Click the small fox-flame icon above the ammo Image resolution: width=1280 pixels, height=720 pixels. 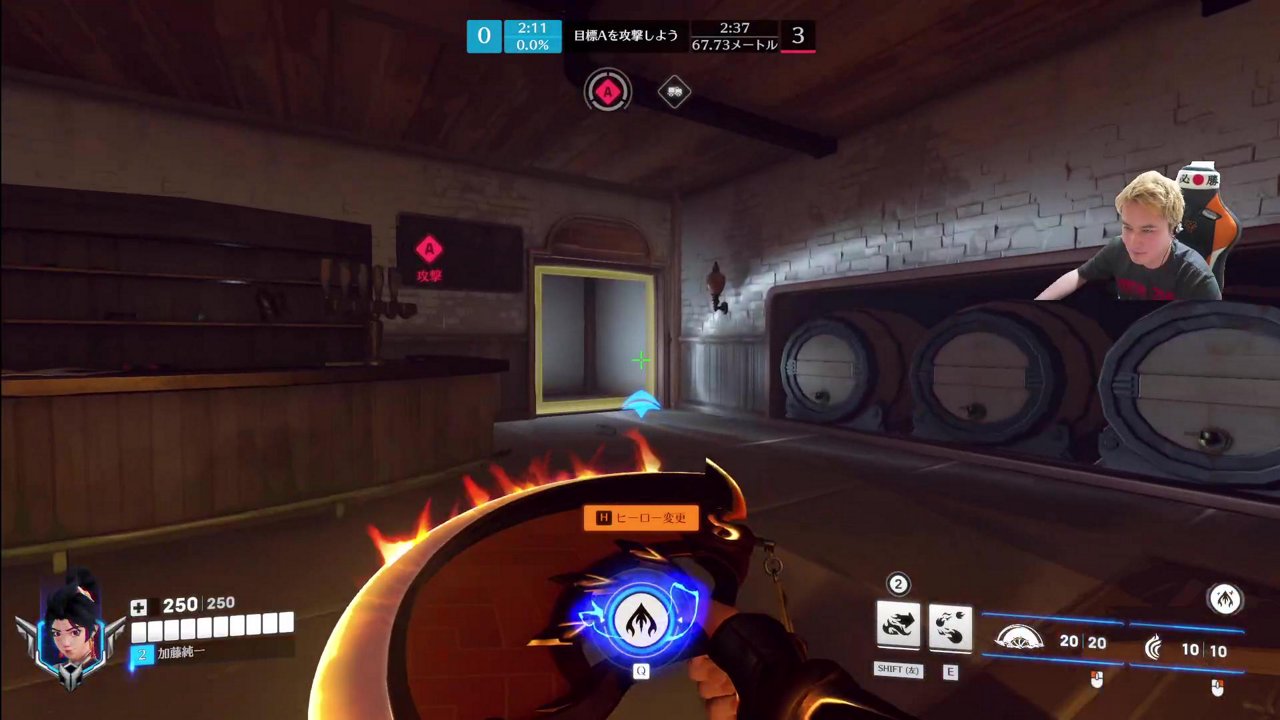(1225, 598)
